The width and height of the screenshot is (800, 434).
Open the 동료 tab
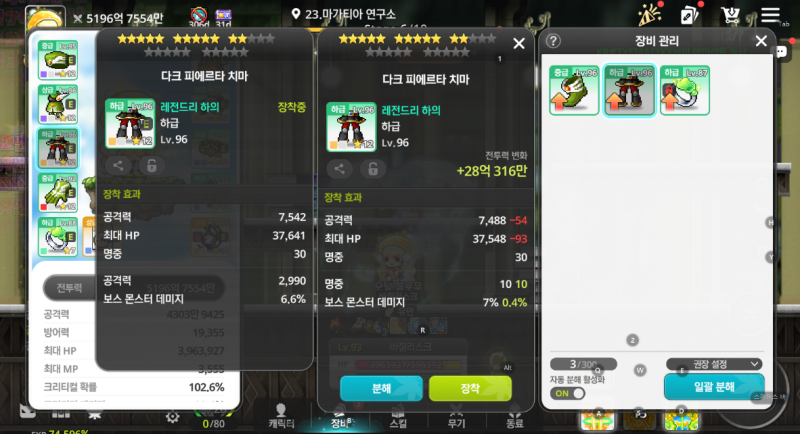tap(514, 416)
